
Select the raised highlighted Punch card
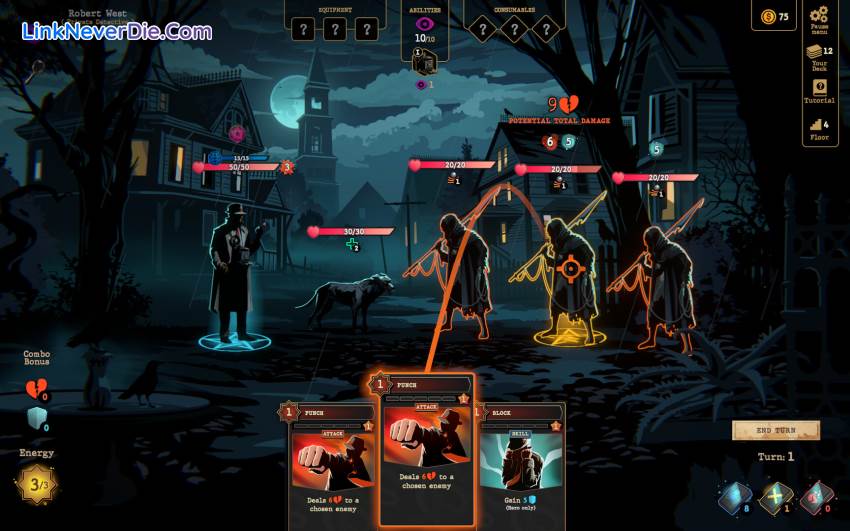coord(426,448)
